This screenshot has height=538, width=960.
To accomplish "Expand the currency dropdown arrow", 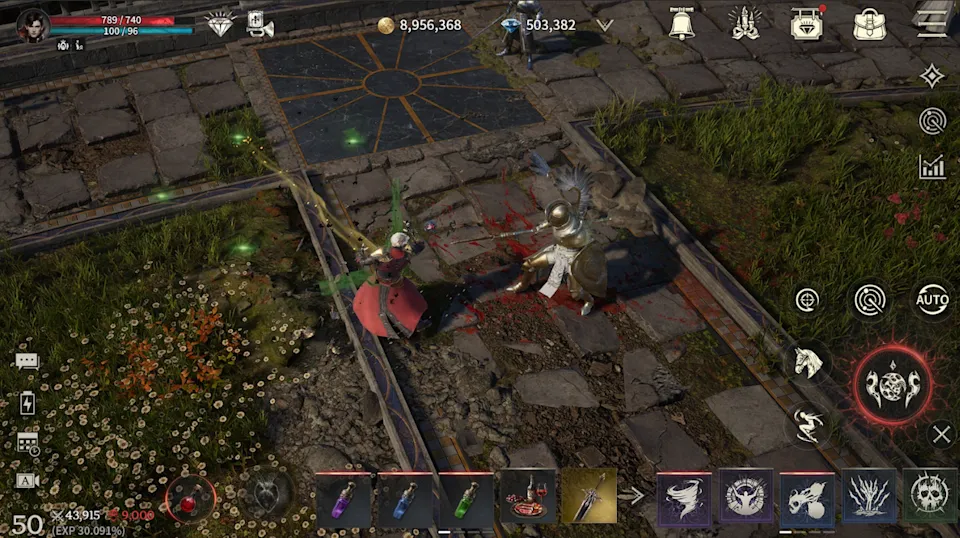I will pyautogui.click(x=603, y=25).
